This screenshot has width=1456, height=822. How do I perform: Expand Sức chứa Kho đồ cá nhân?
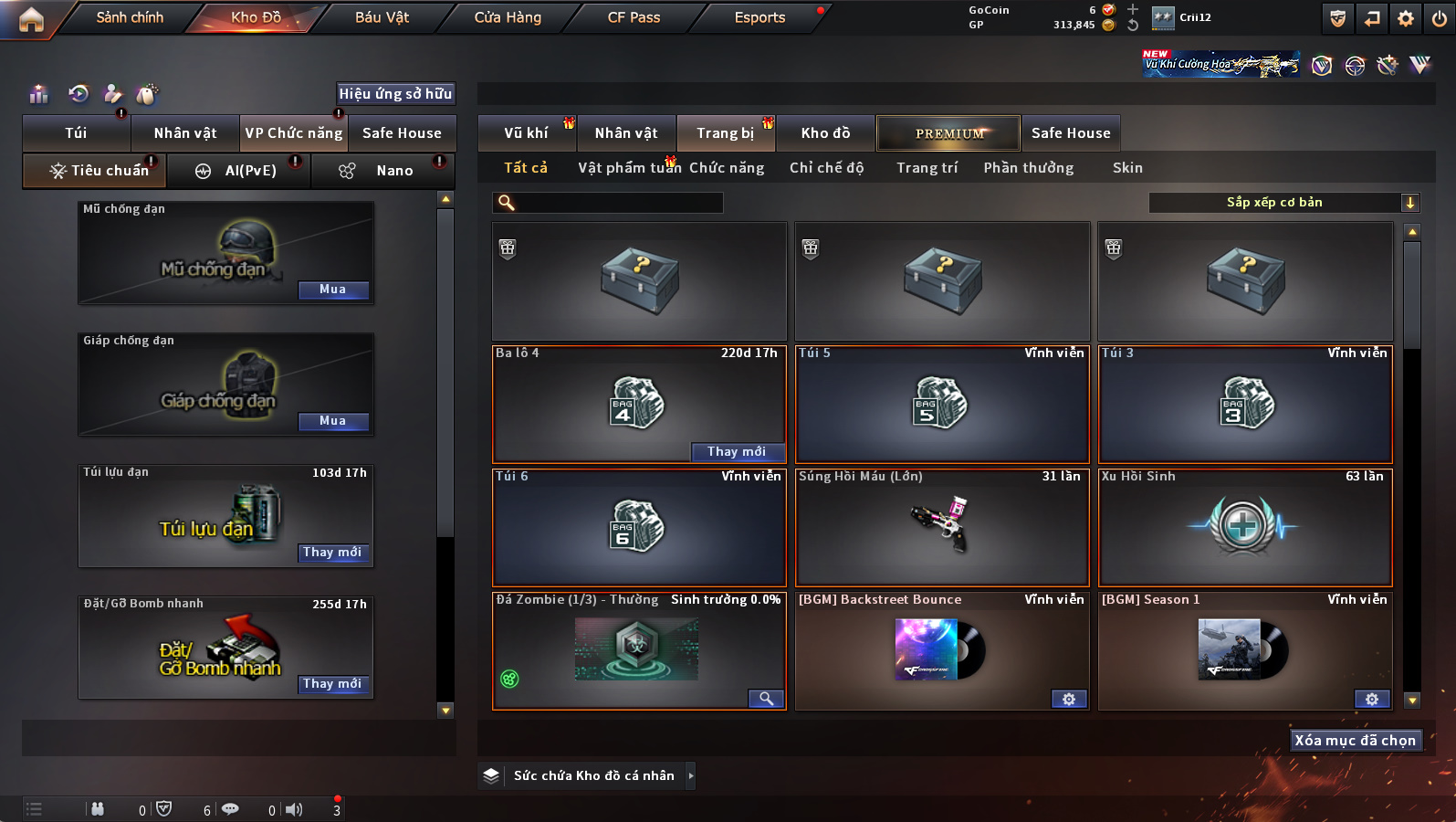[691, 776]
